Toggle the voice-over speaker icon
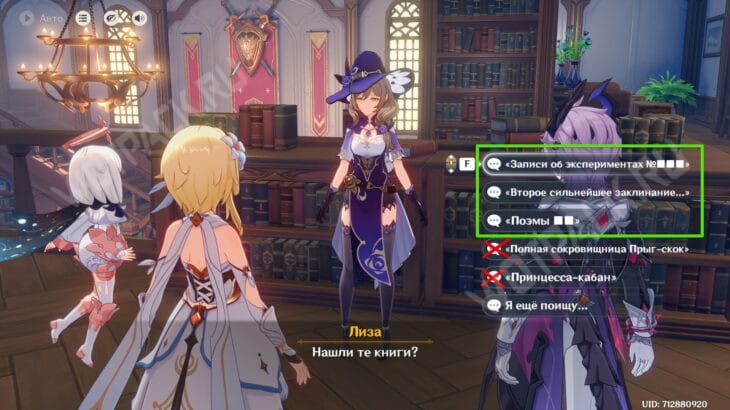This screenshot has width=730, height=410. 138,17
